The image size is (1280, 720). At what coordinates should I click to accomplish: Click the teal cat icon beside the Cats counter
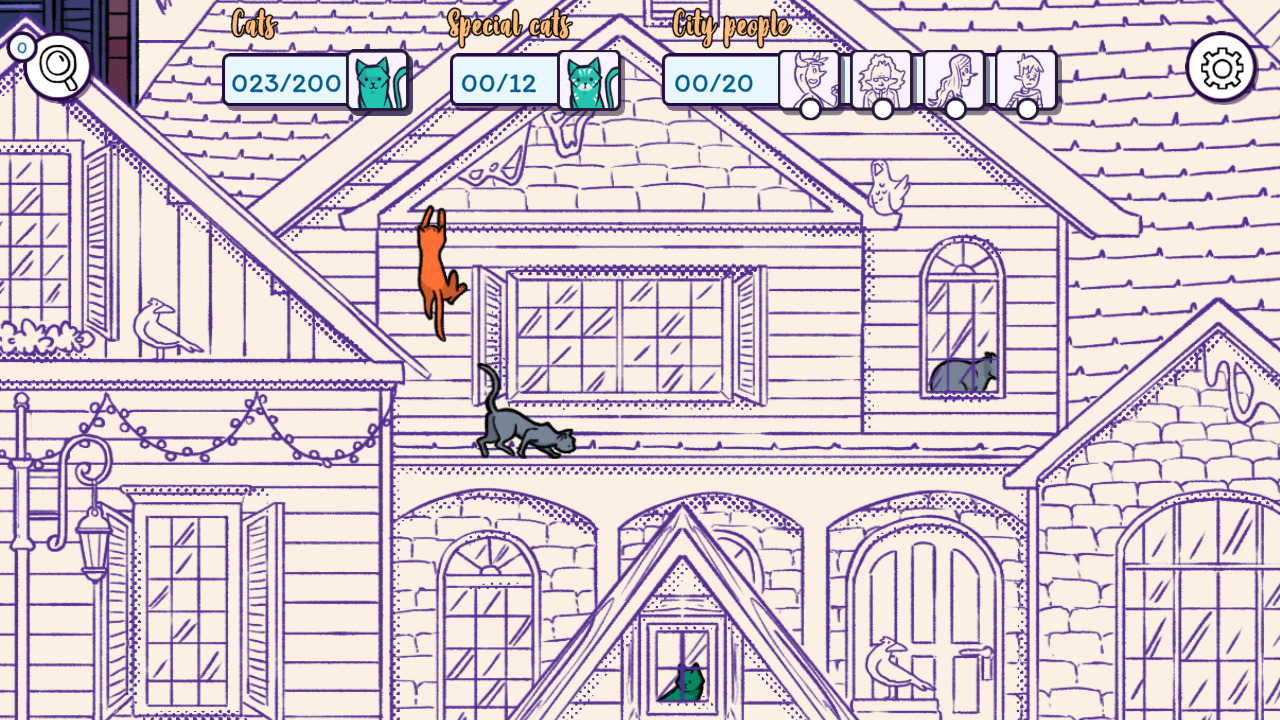click(x=380, y=82)
